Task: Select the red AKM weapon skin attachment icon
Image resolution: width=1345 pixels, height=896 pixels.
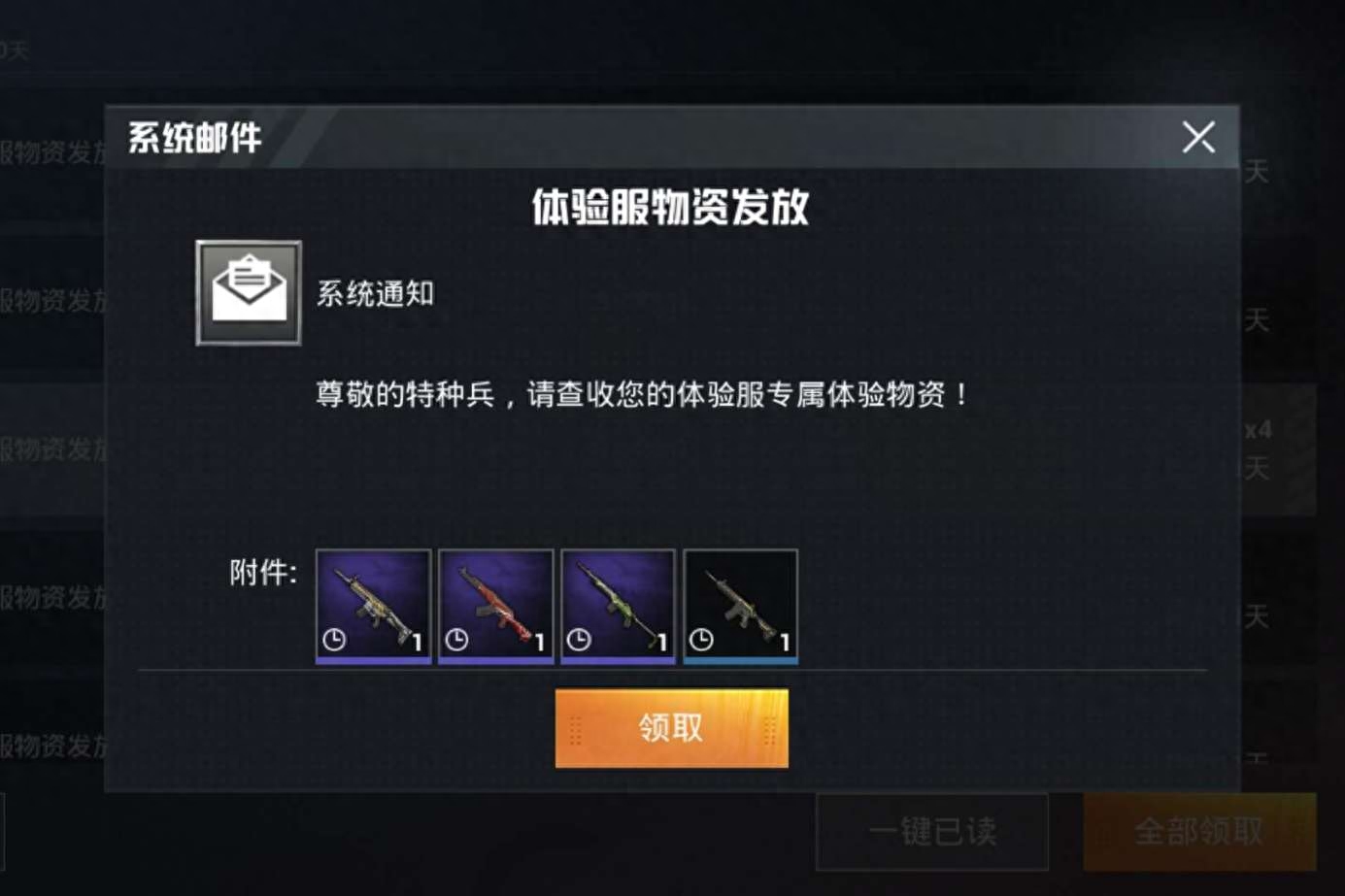Action: (494, 606)
